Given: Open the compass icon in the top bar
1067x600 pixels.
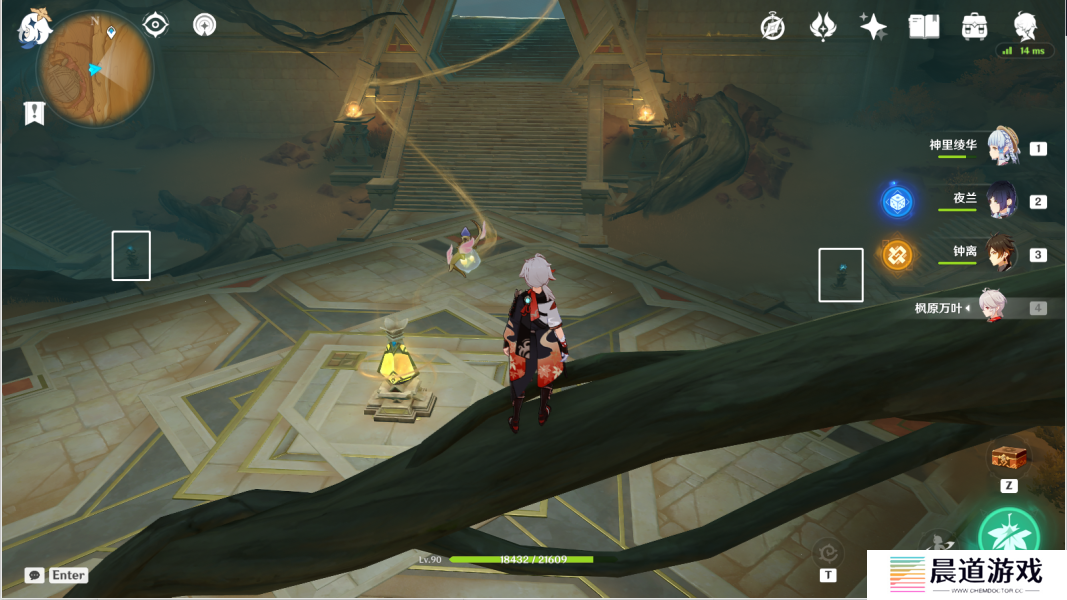Looking at the screenshot, I should 772,27.
